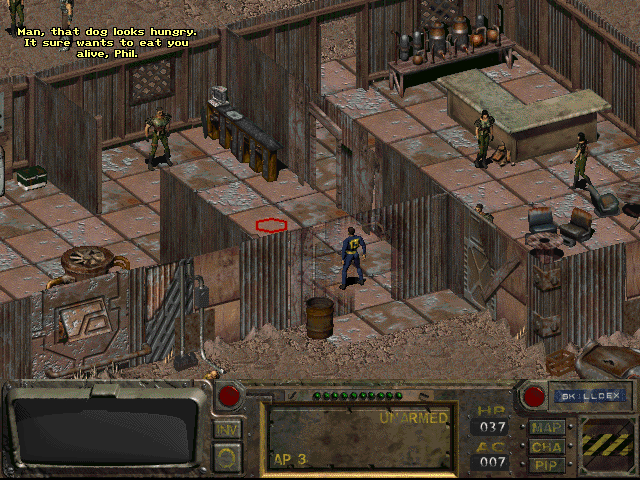Viewport: 640px width, 480px height.
Task: Open the inventory with the INV button
Action: click(227, 429)
